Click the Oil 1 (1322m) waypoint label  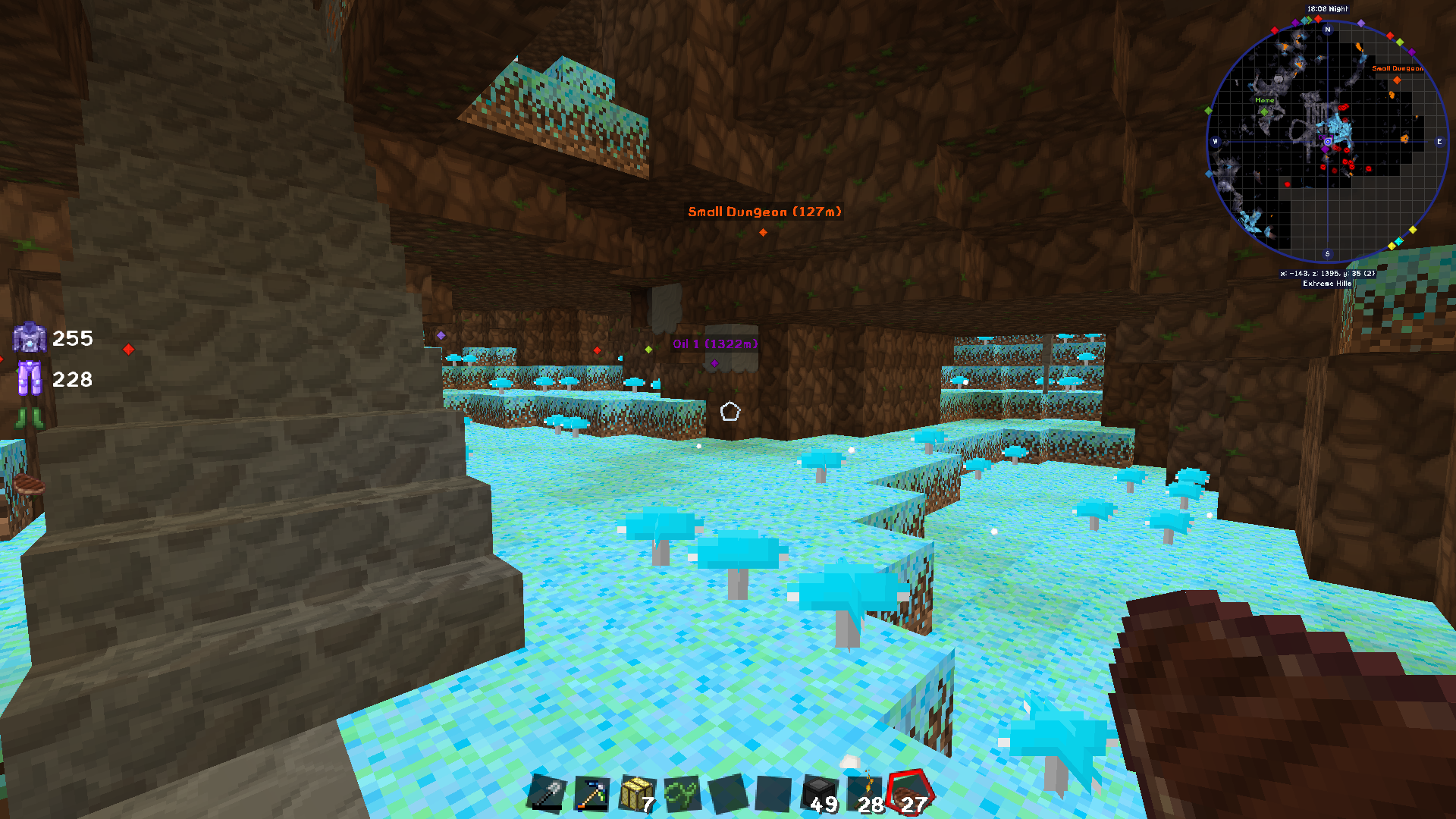(714, 343)
